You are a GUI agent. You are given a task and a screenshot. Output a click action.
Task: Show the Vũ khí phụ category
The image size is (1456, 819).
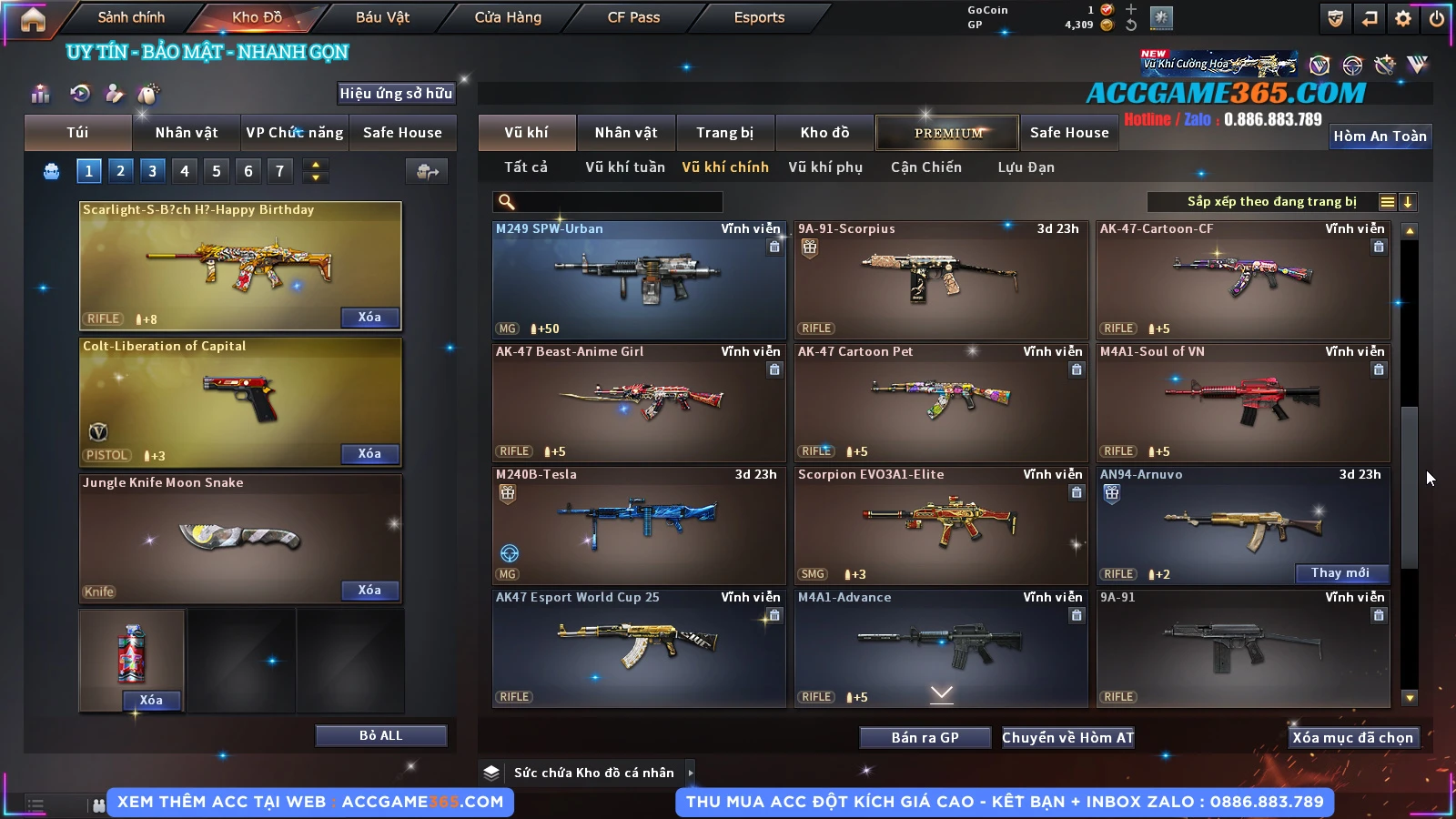point(824,167)
